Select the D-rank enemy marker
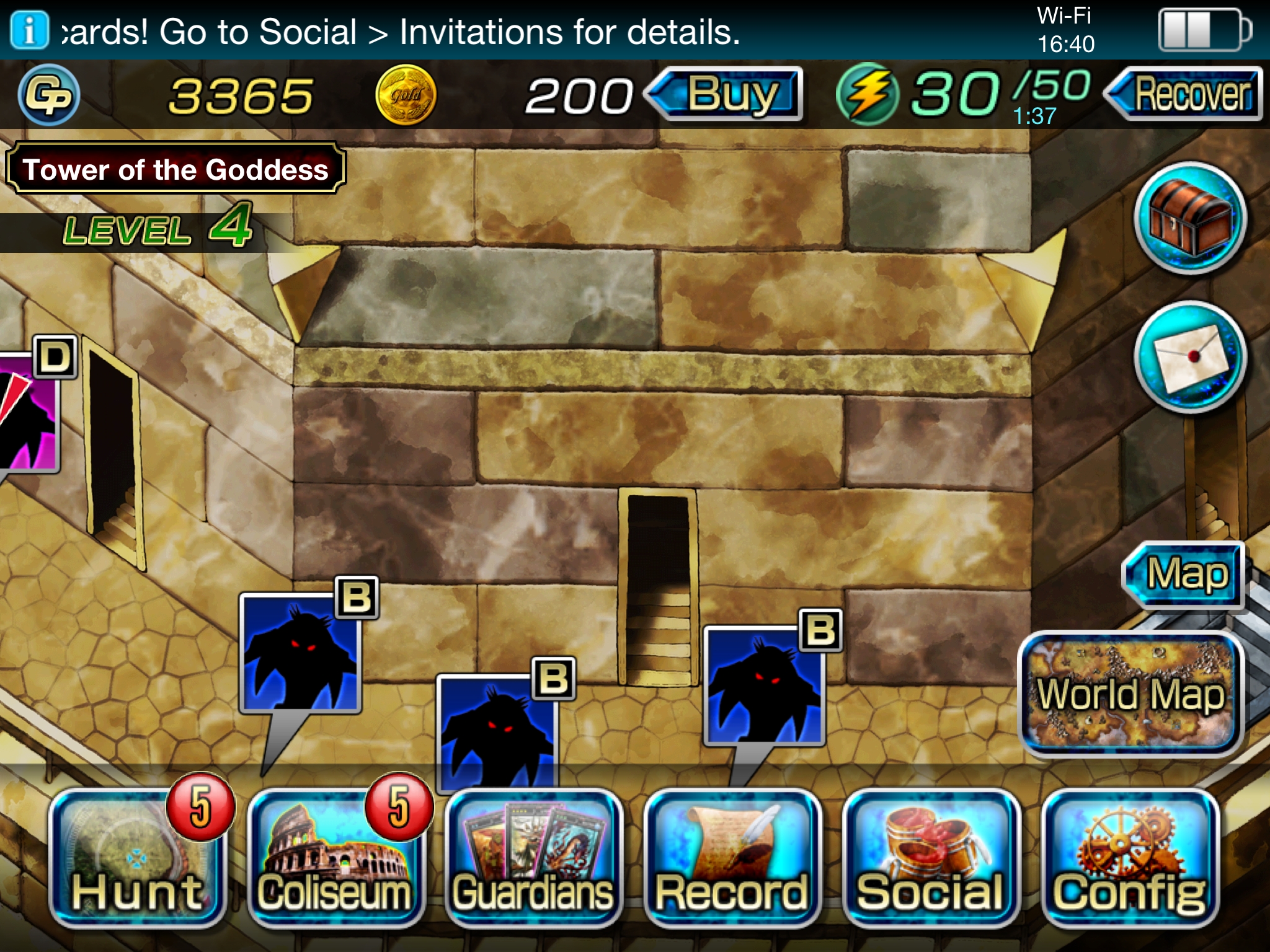1270x952 pixels. click(28, 412)
